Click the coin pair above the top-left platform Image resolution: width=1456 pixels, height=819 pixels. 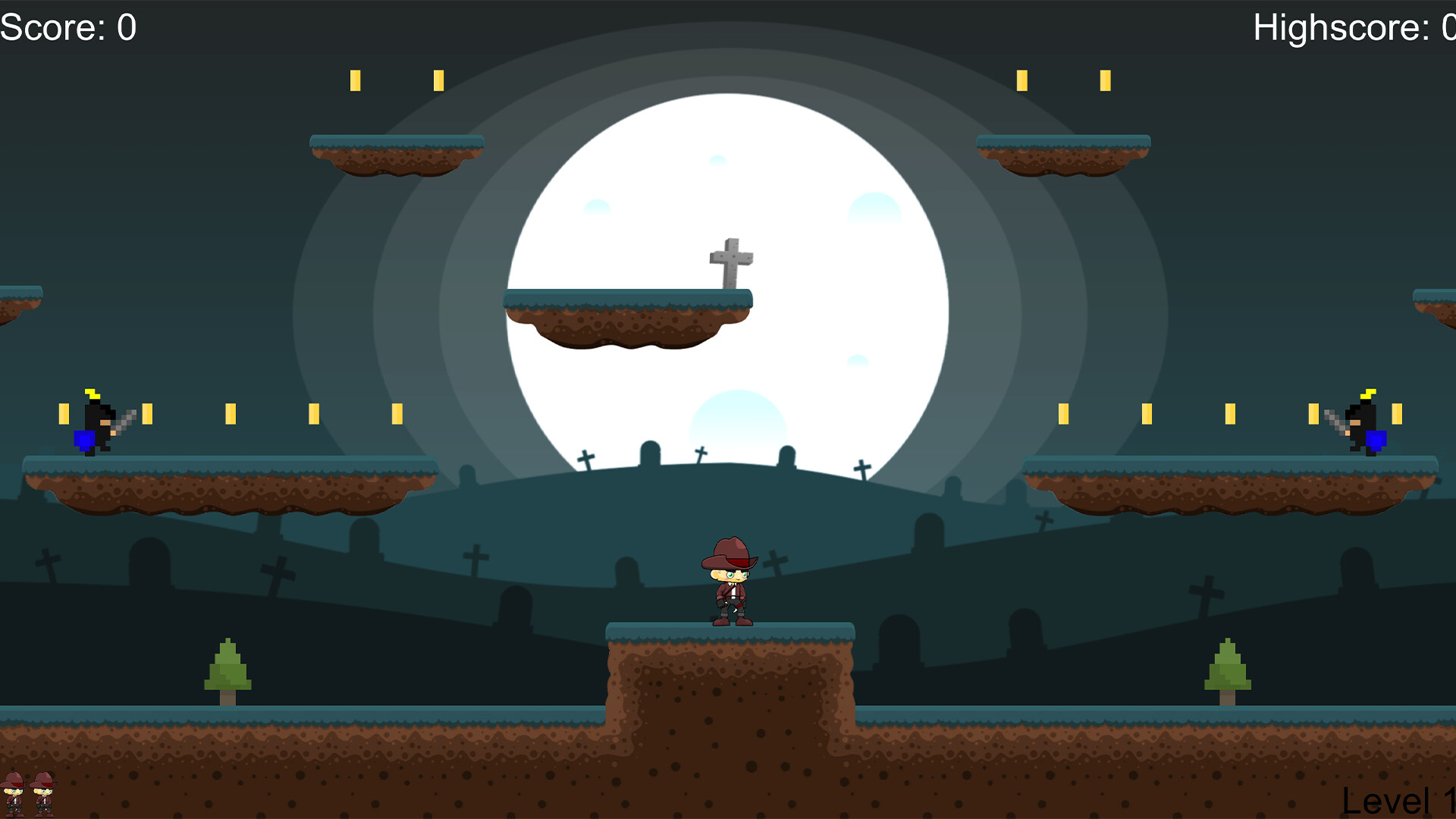point(394,80)
